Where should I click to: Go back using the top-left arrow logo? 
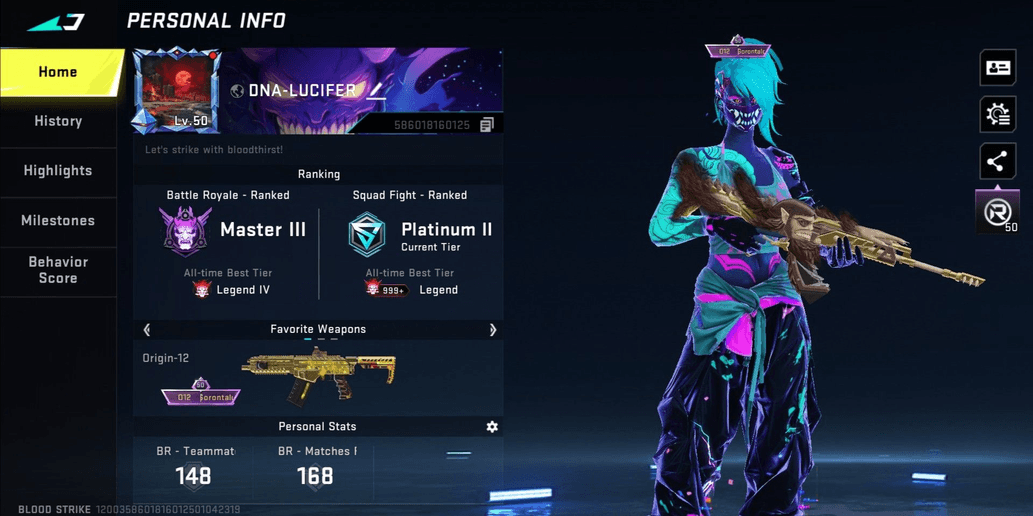point(56,22)
